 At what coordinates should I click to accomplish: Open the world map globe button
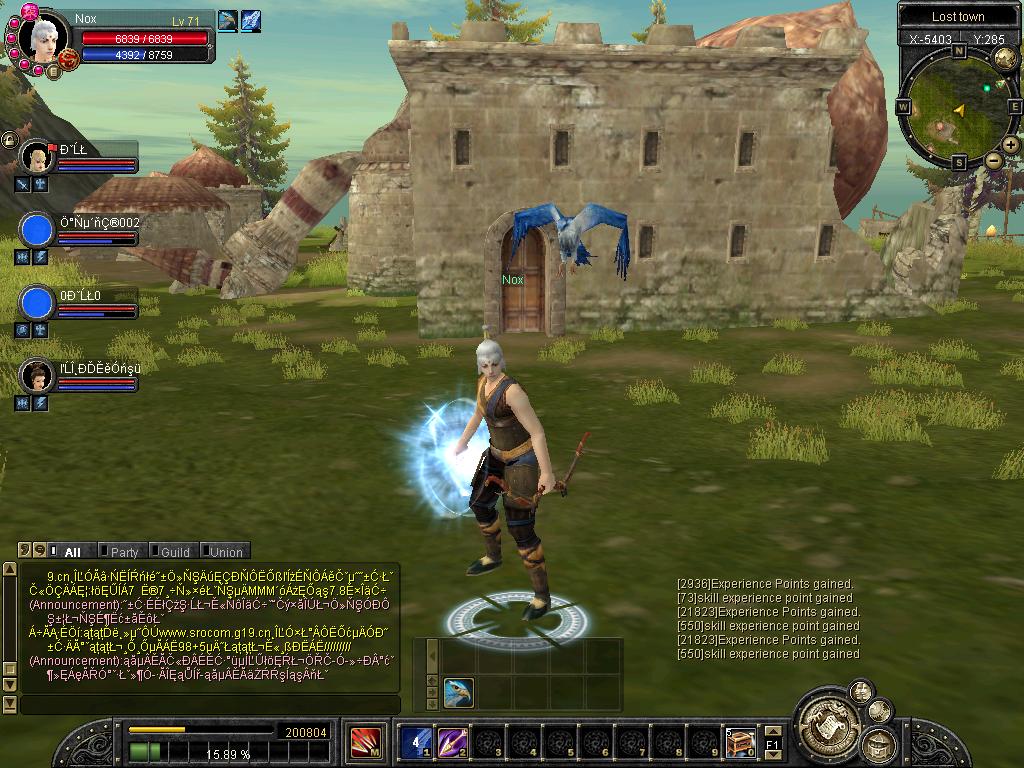tap(1004, 59)
